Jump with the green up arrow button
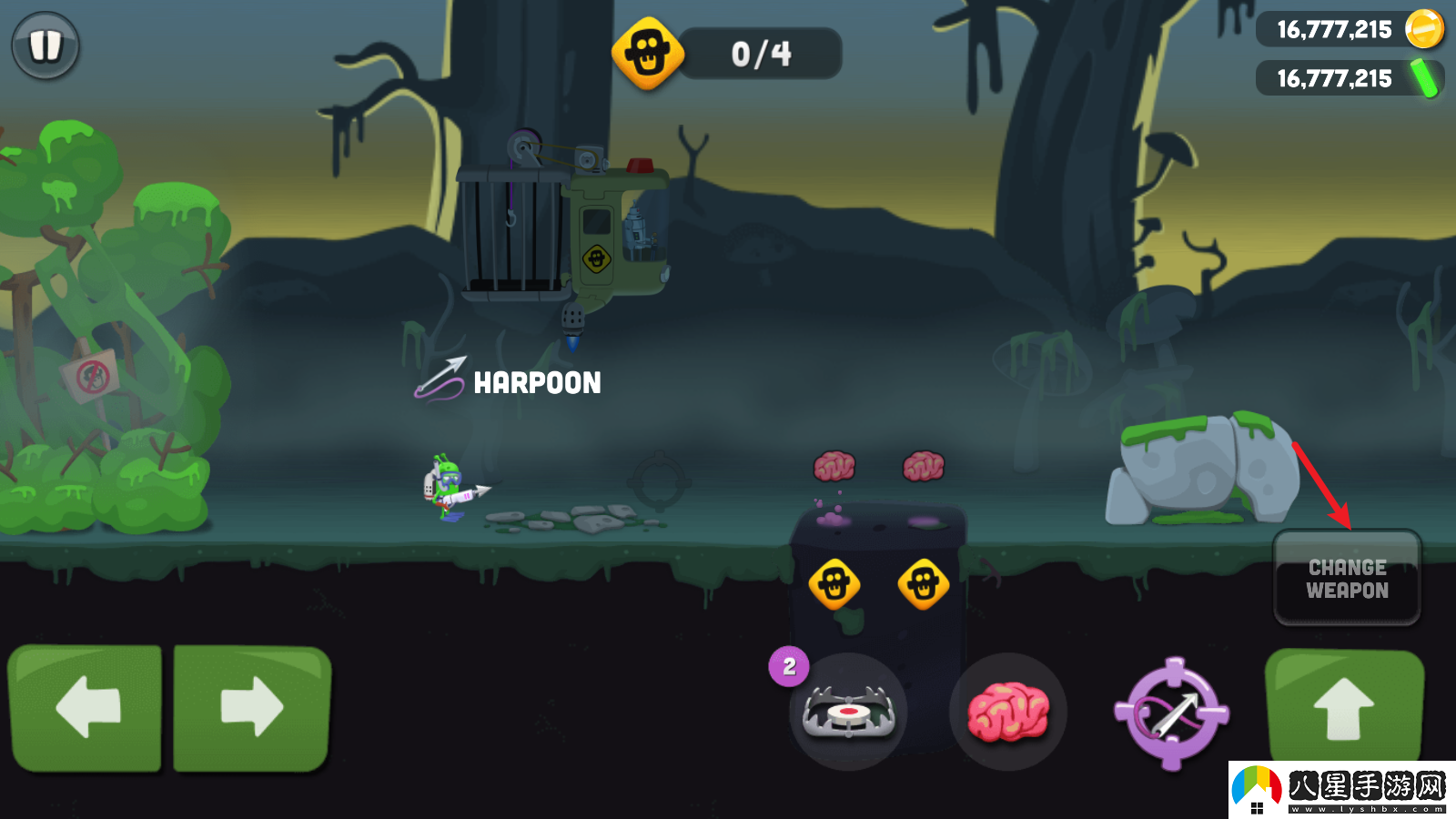 click(1344, 708)
